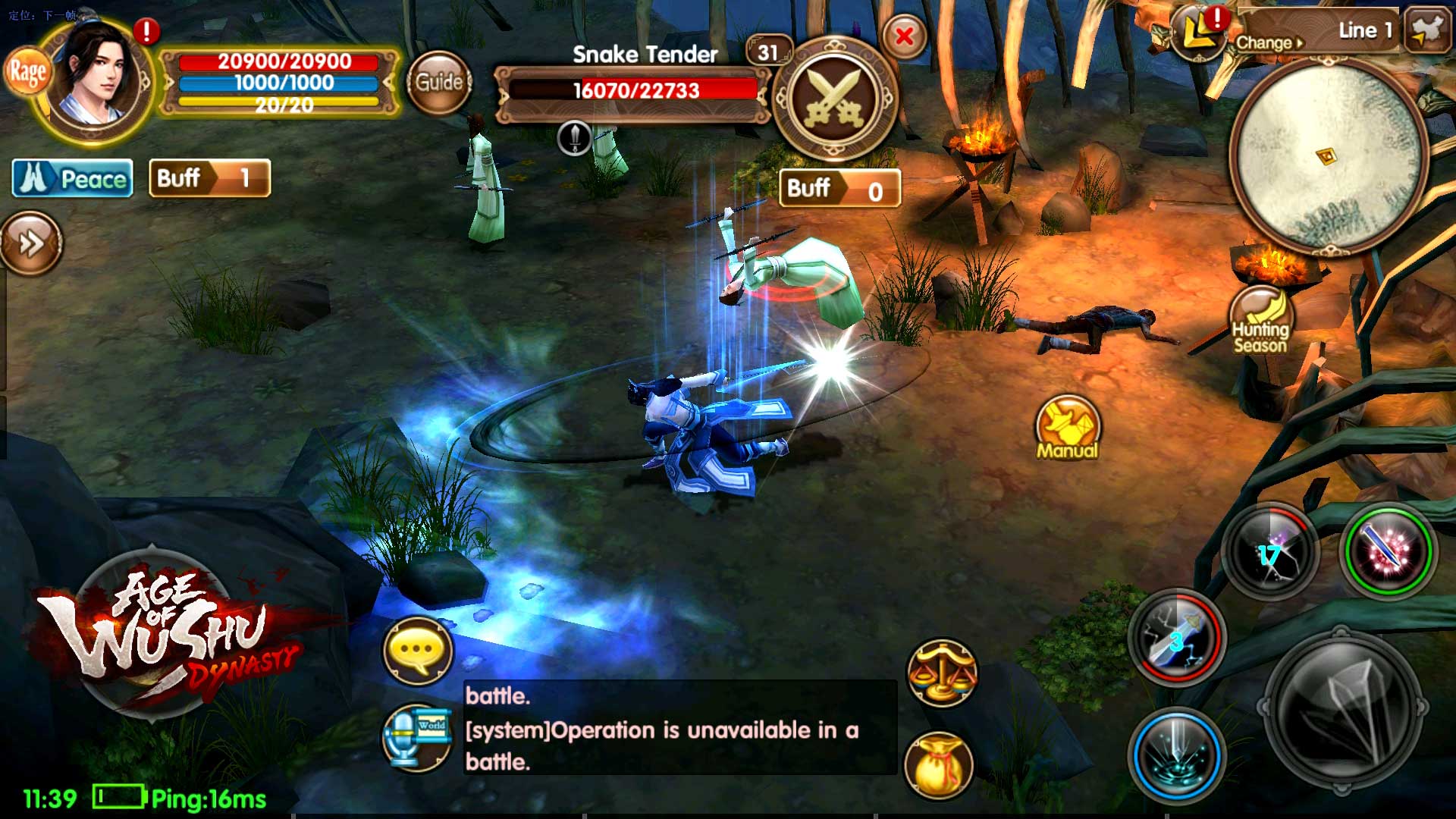Open the gold pouch bag

click(939, 765)
